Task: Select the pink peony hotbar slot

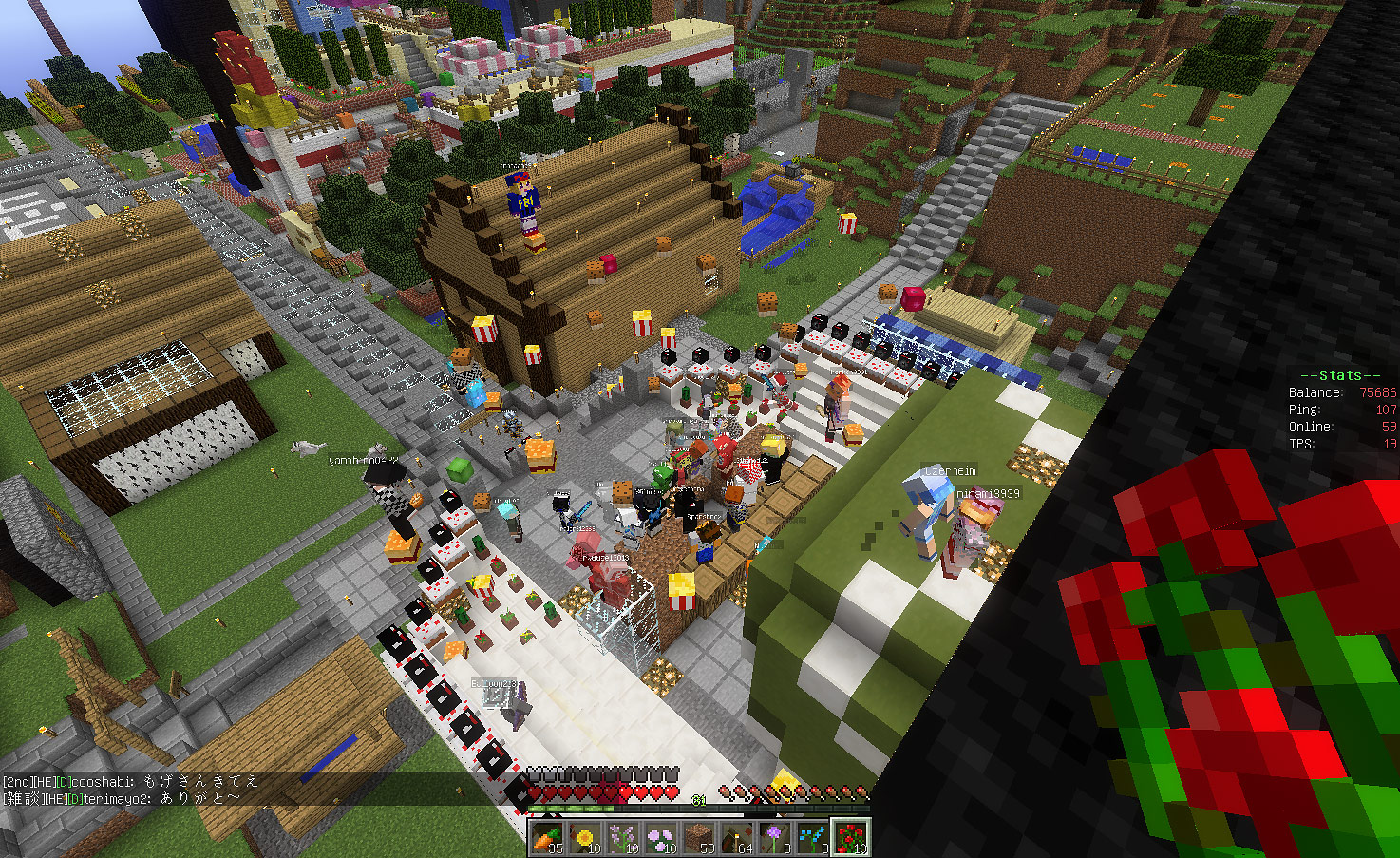Action: [x=660, y=837]
